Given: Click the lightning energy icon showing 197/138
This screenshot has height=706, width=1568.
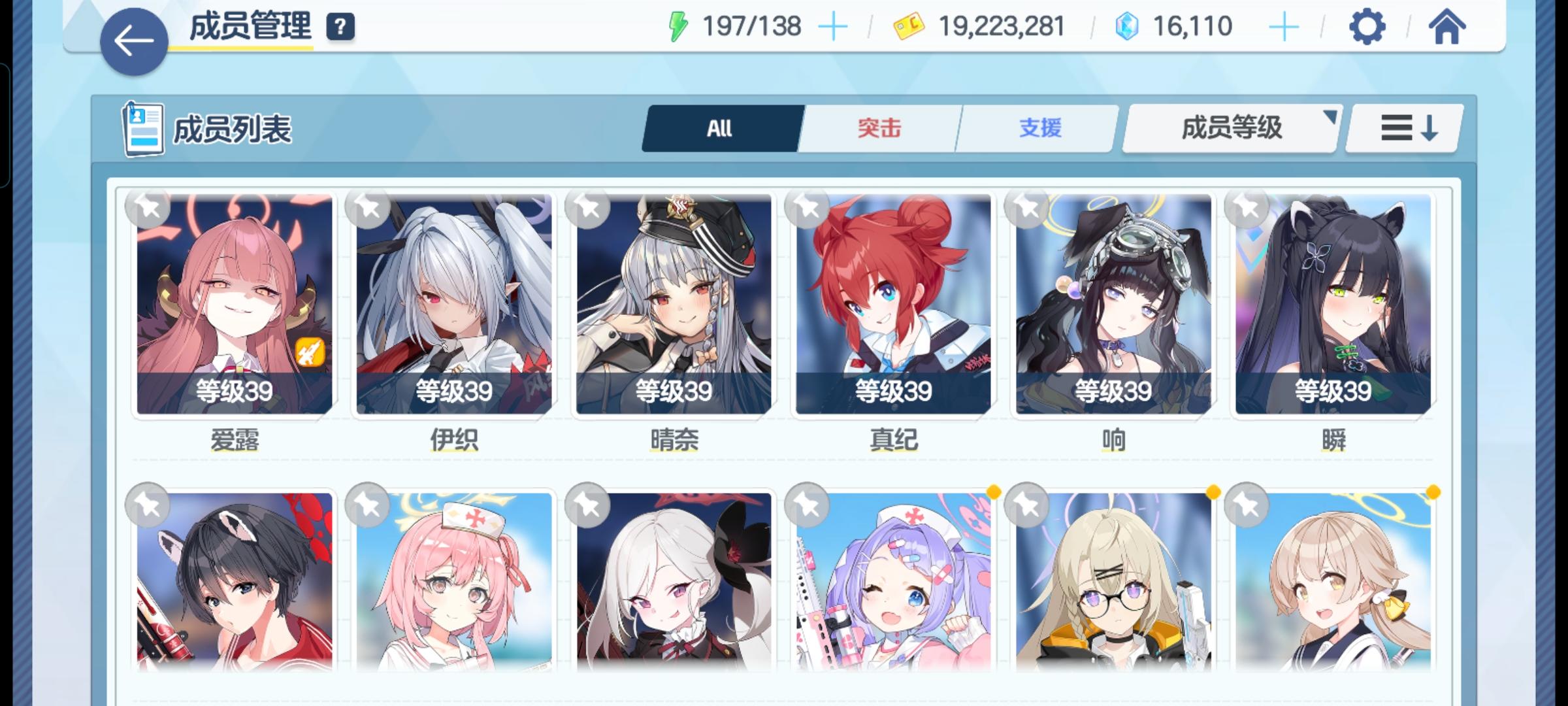Looking at the screenshot, I should pos(678,25).
